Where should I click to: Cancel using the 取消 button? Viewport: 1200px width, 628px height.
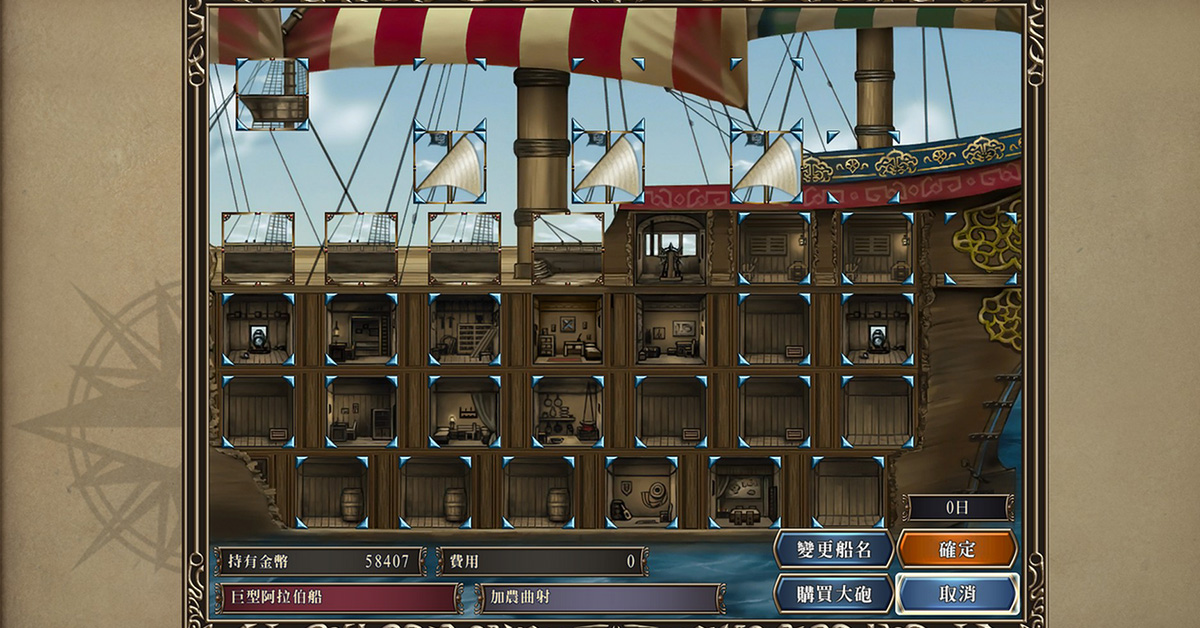[956, 593]
